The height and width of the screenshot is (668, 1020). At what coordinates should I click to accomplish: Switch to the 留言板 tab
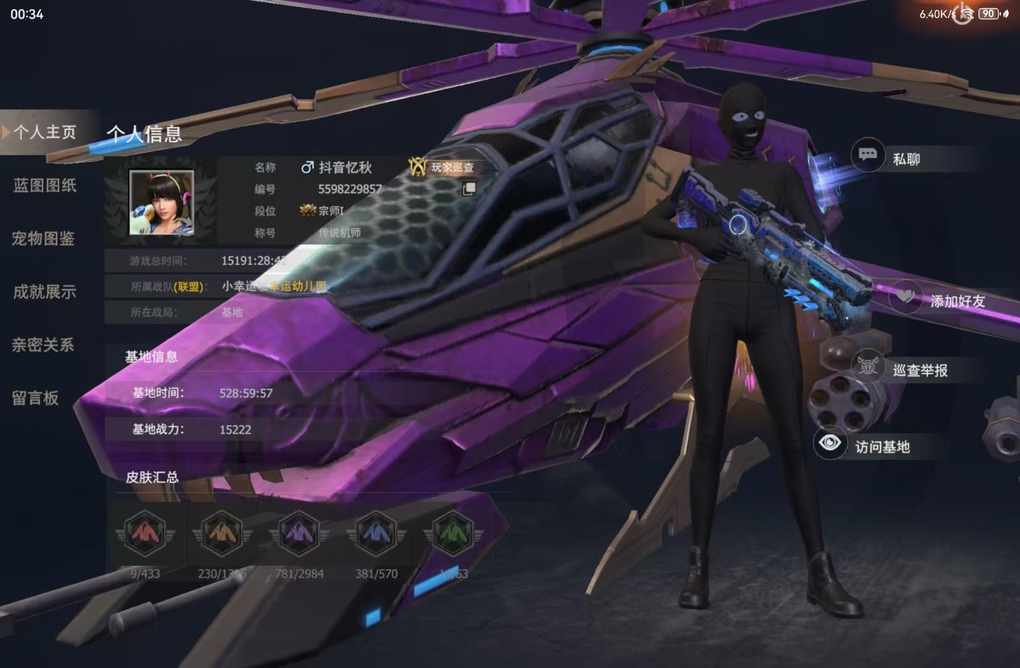coord(36,397)
